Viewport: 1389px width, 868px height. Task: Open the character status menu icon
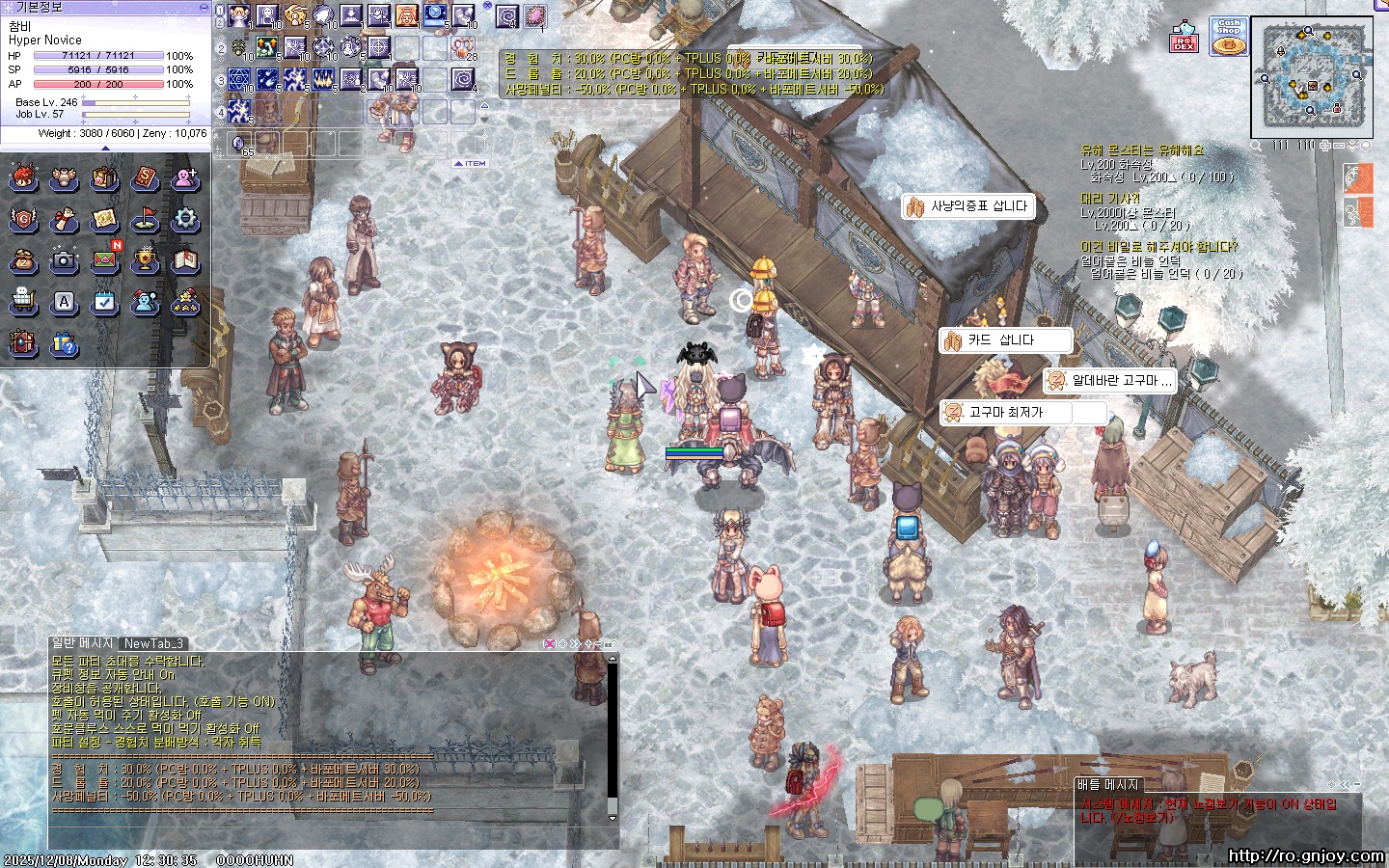click(x=23, y=178)
